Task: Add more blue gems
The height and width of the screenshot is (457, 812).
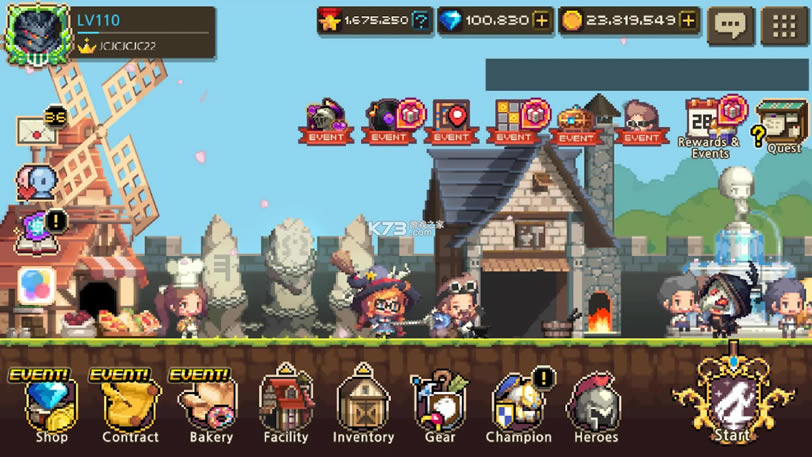Action: coord(541,21)
